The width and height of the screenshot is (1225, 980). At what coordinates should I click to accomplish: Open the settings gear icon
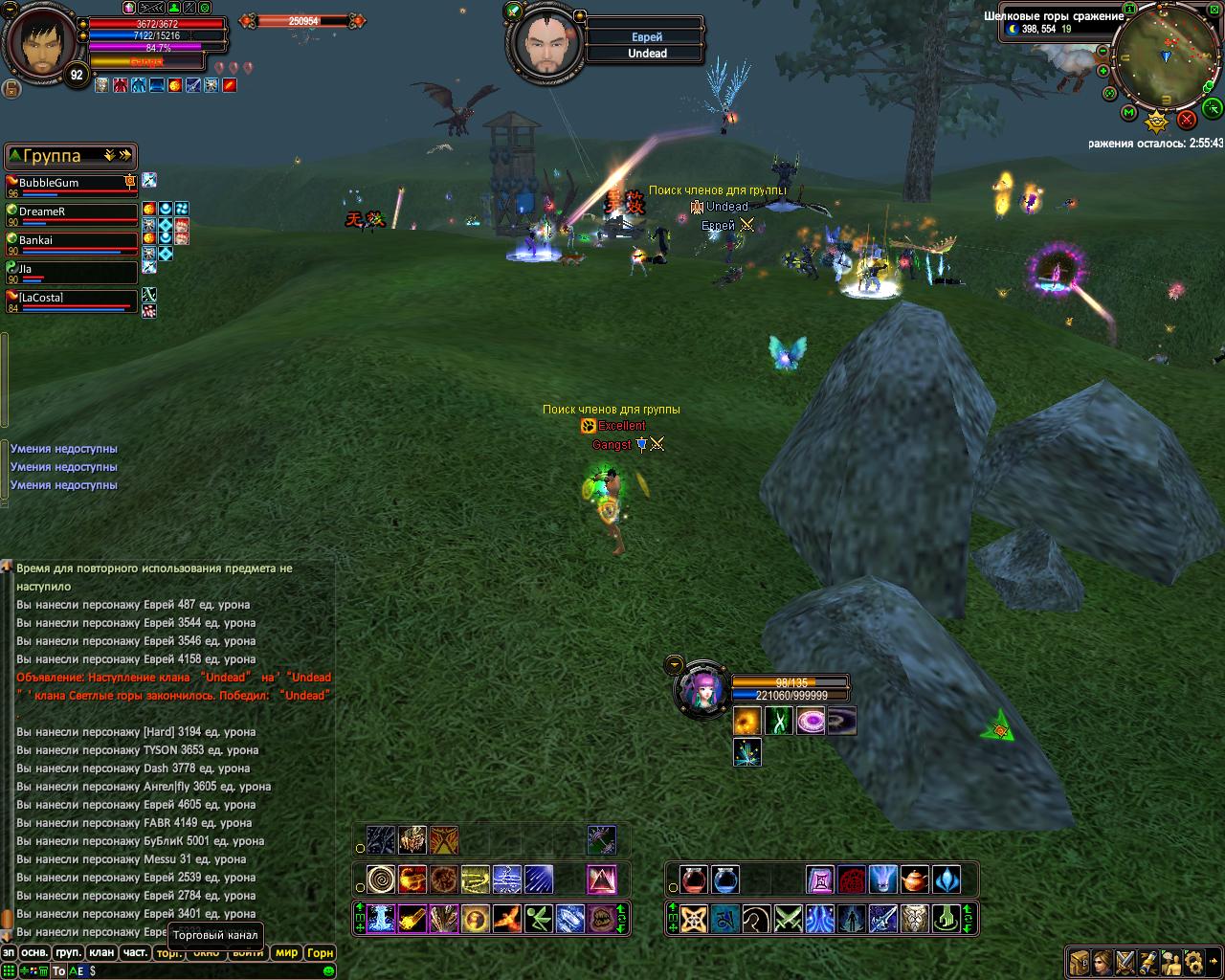pos(1194,961)
